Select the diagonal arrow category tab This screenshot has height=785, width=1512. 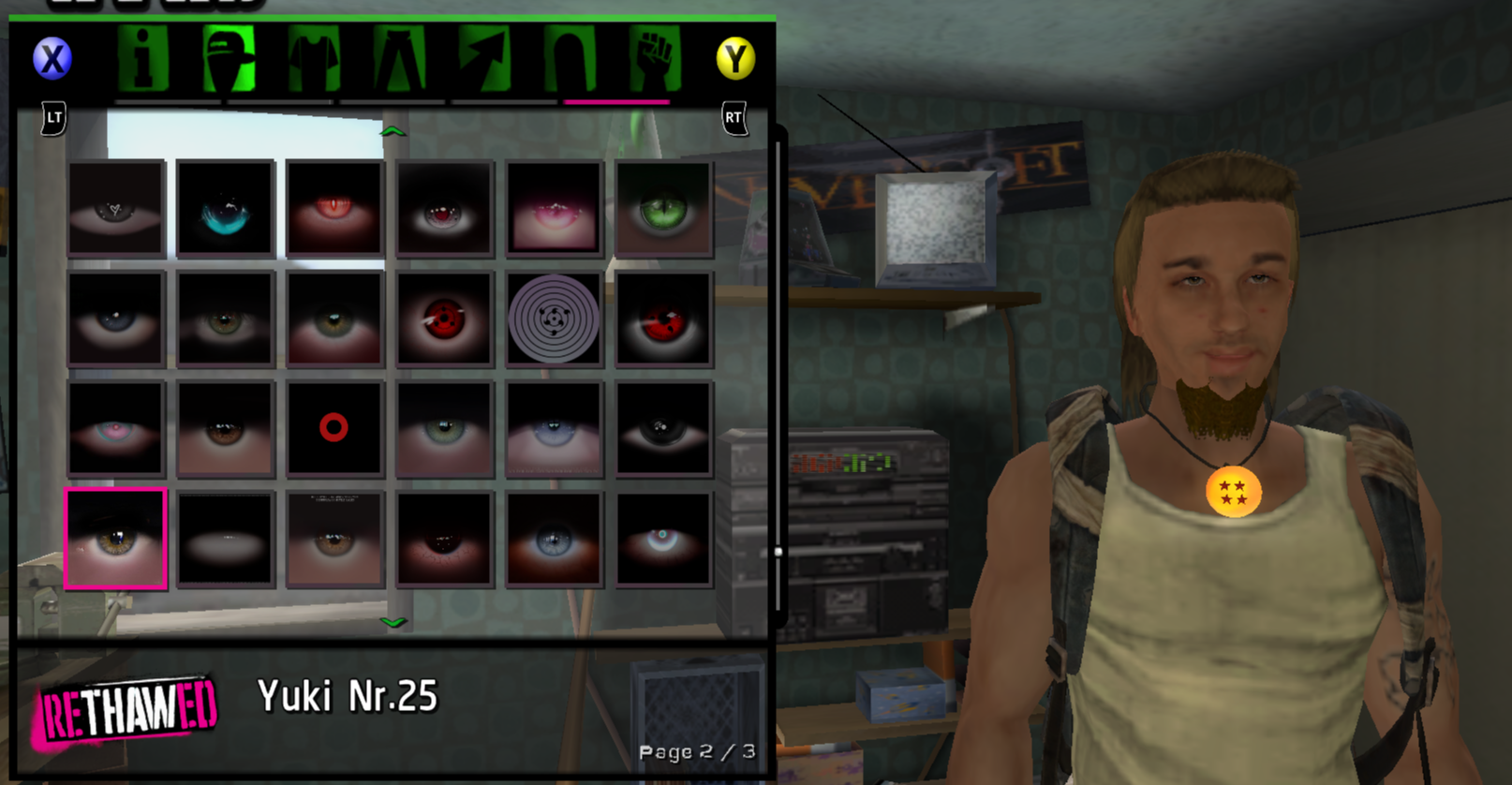tap(483, 59)
